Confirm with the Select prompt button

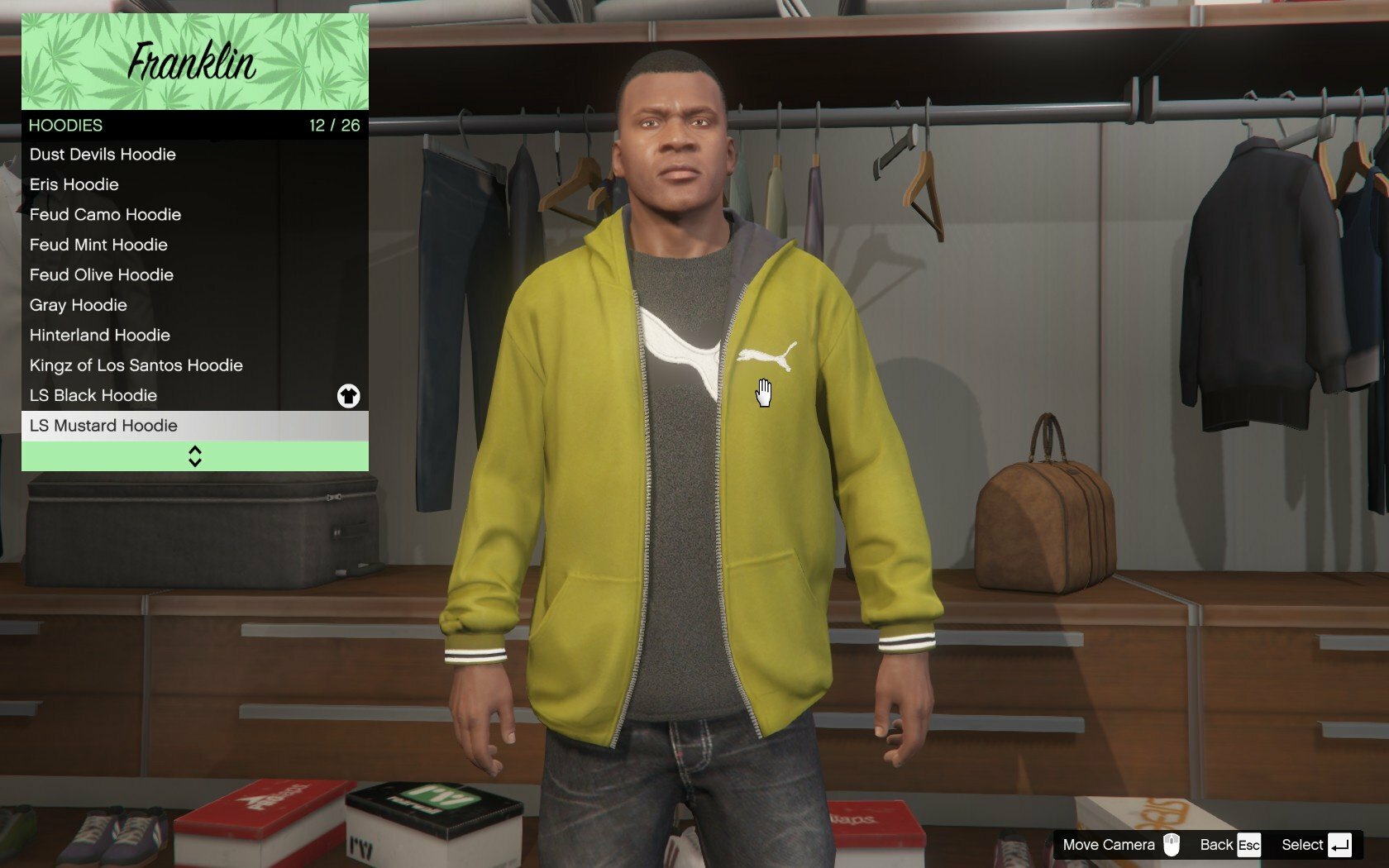pos(1316,845)
